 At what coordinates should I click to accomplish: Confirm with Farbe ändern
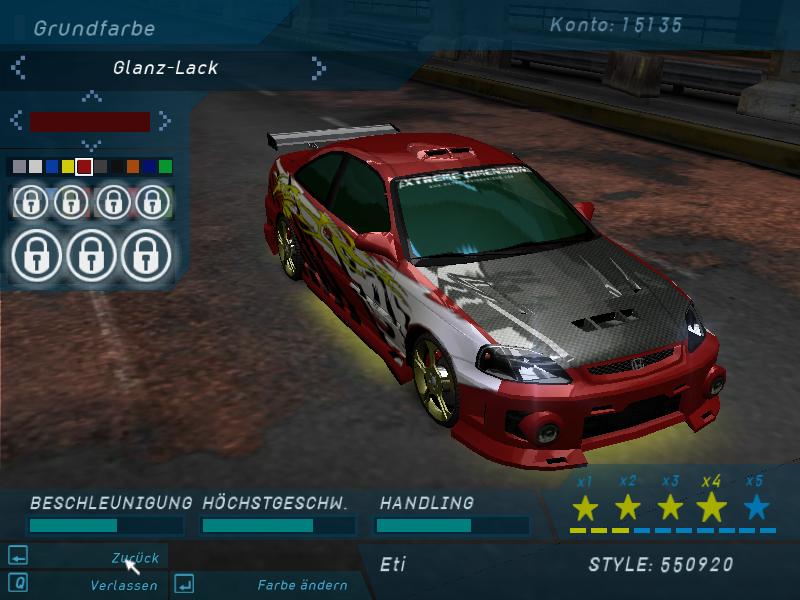tap(302, 585)
